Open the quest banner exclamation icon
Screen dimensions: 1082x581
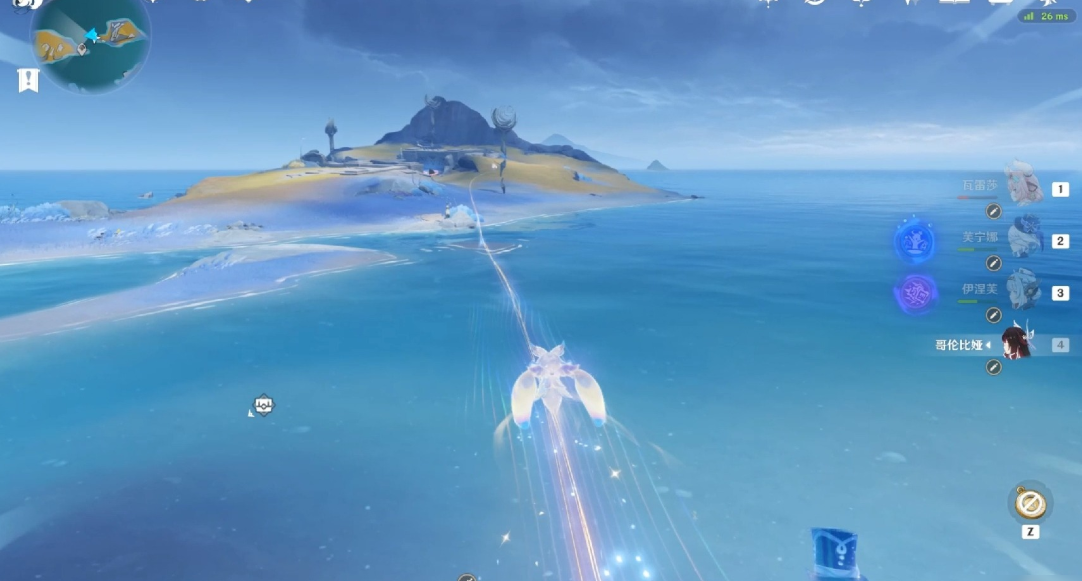(x=28, y=81)
